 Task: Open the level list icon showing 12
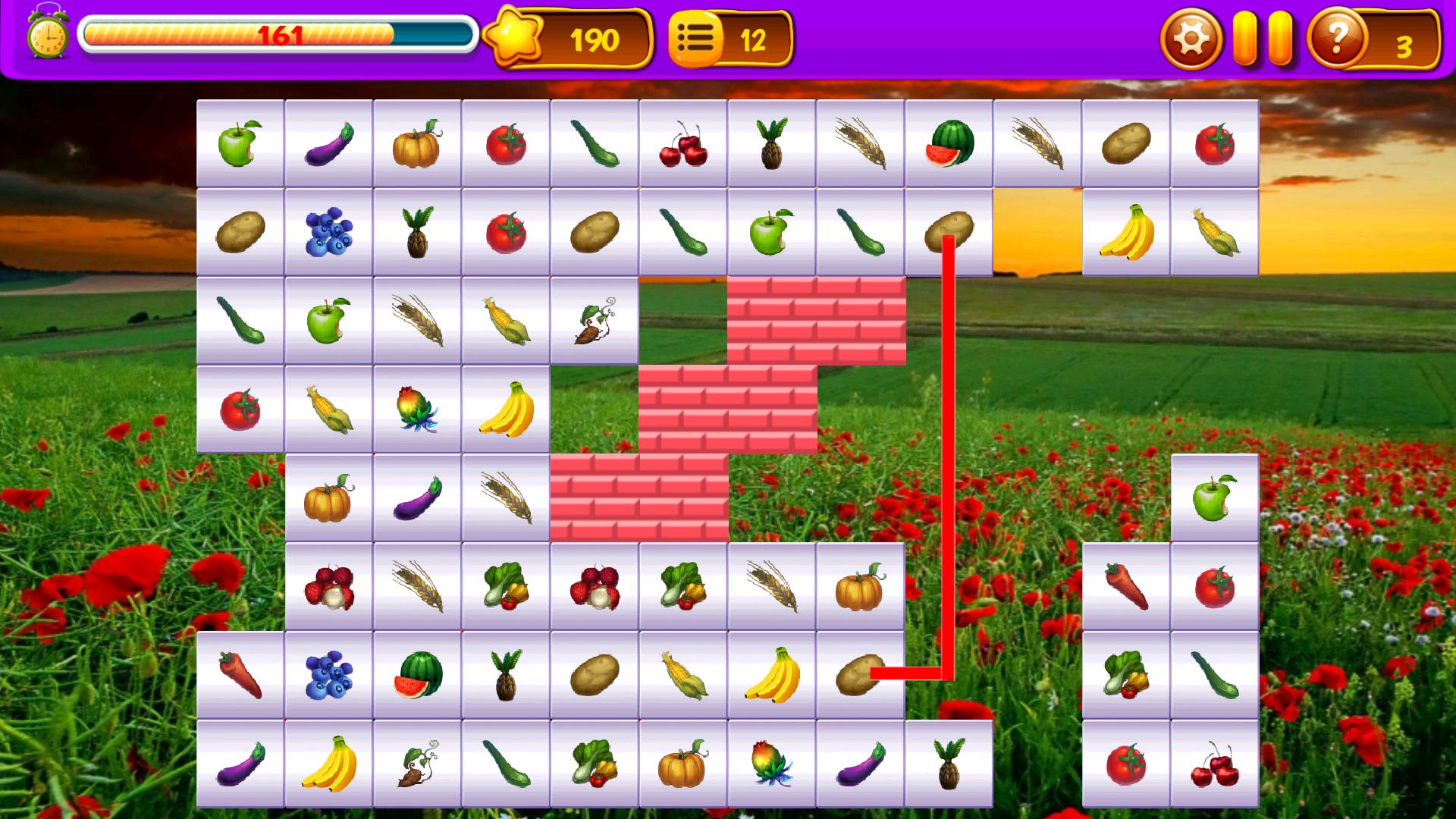pos(698,35)
